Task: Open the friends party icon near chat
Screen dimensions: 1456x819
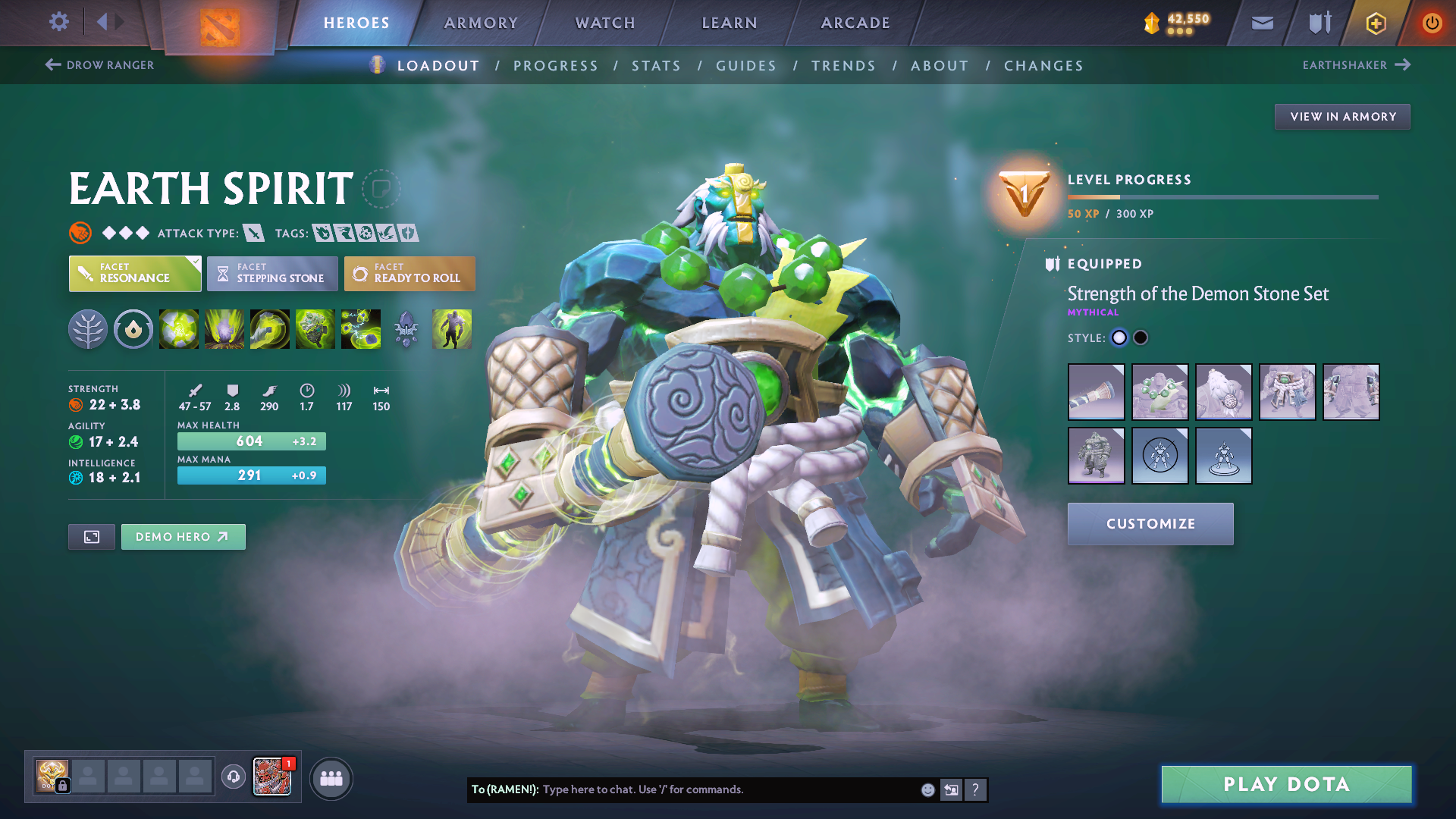Action: tap(331, 778)
